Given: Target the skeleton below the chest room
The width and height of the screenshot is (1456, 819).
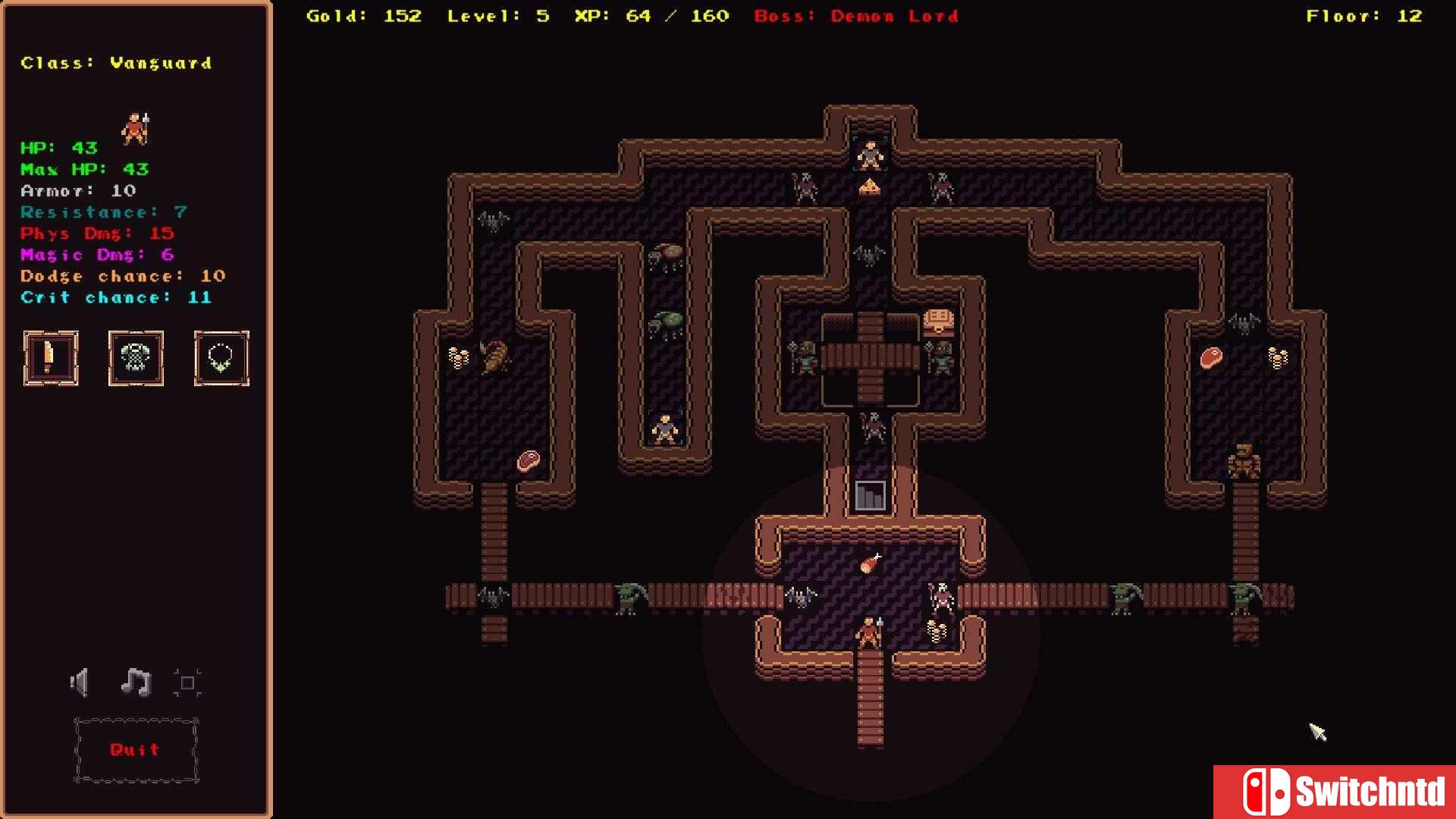Looking at the screenshot, I should coord(872,428).
